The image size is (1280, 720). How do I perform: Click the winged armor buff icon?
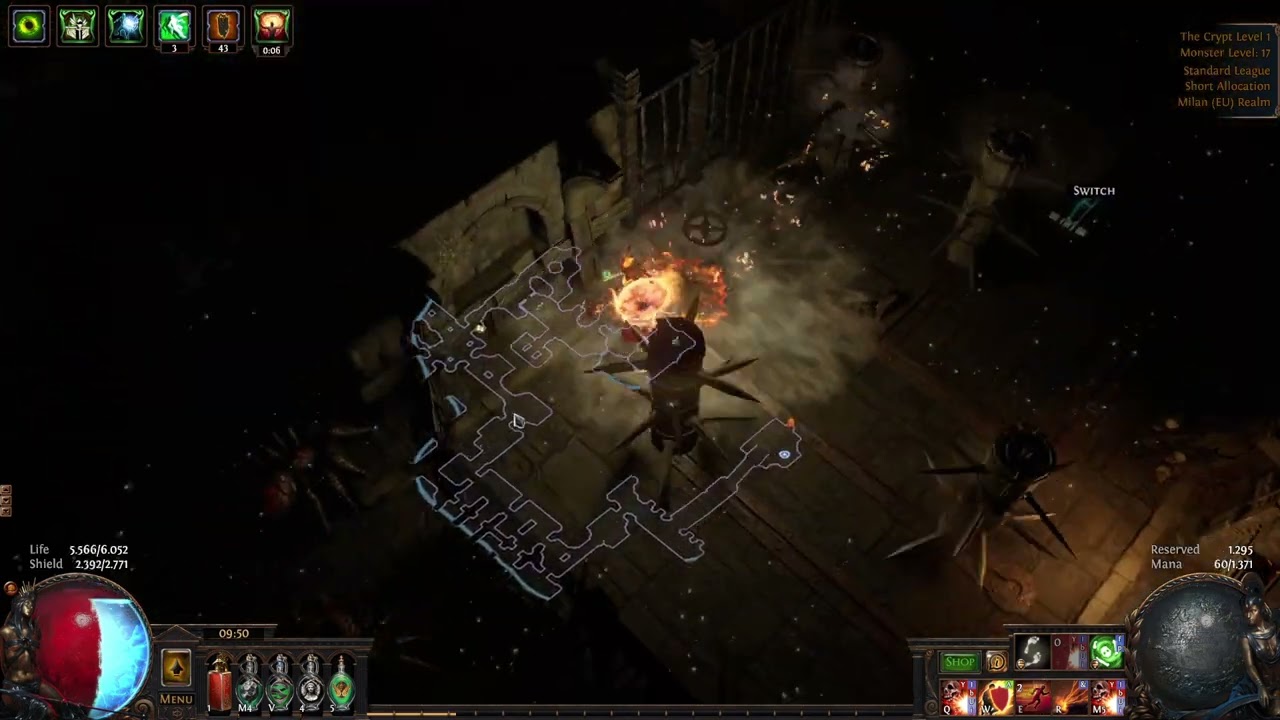click(77, 26)
